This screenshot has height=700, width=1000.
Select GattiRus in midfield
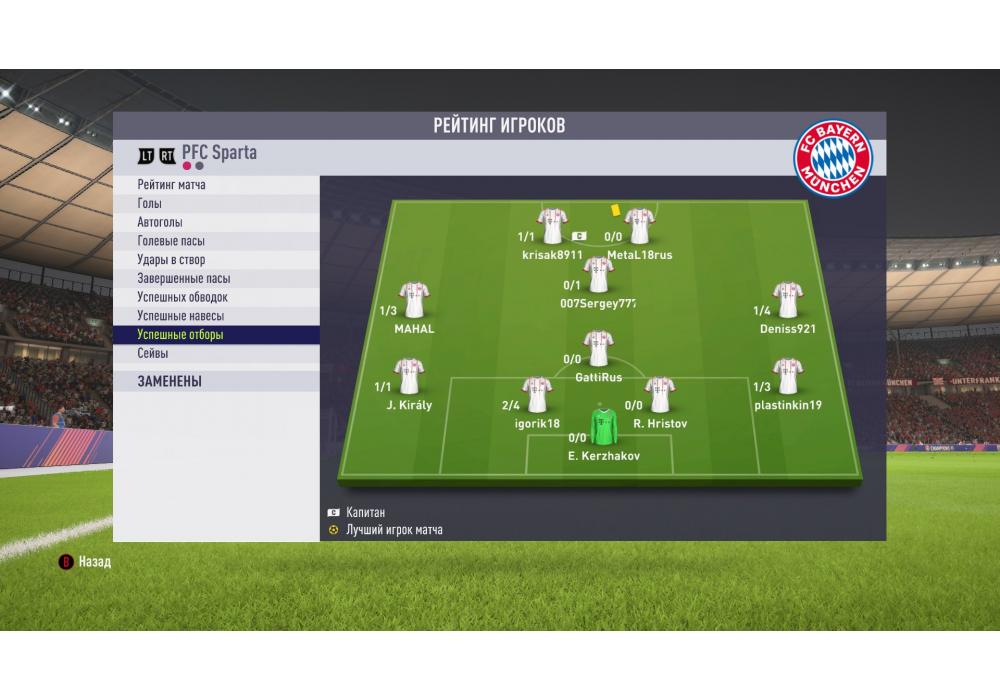click(x=598, y=348)
